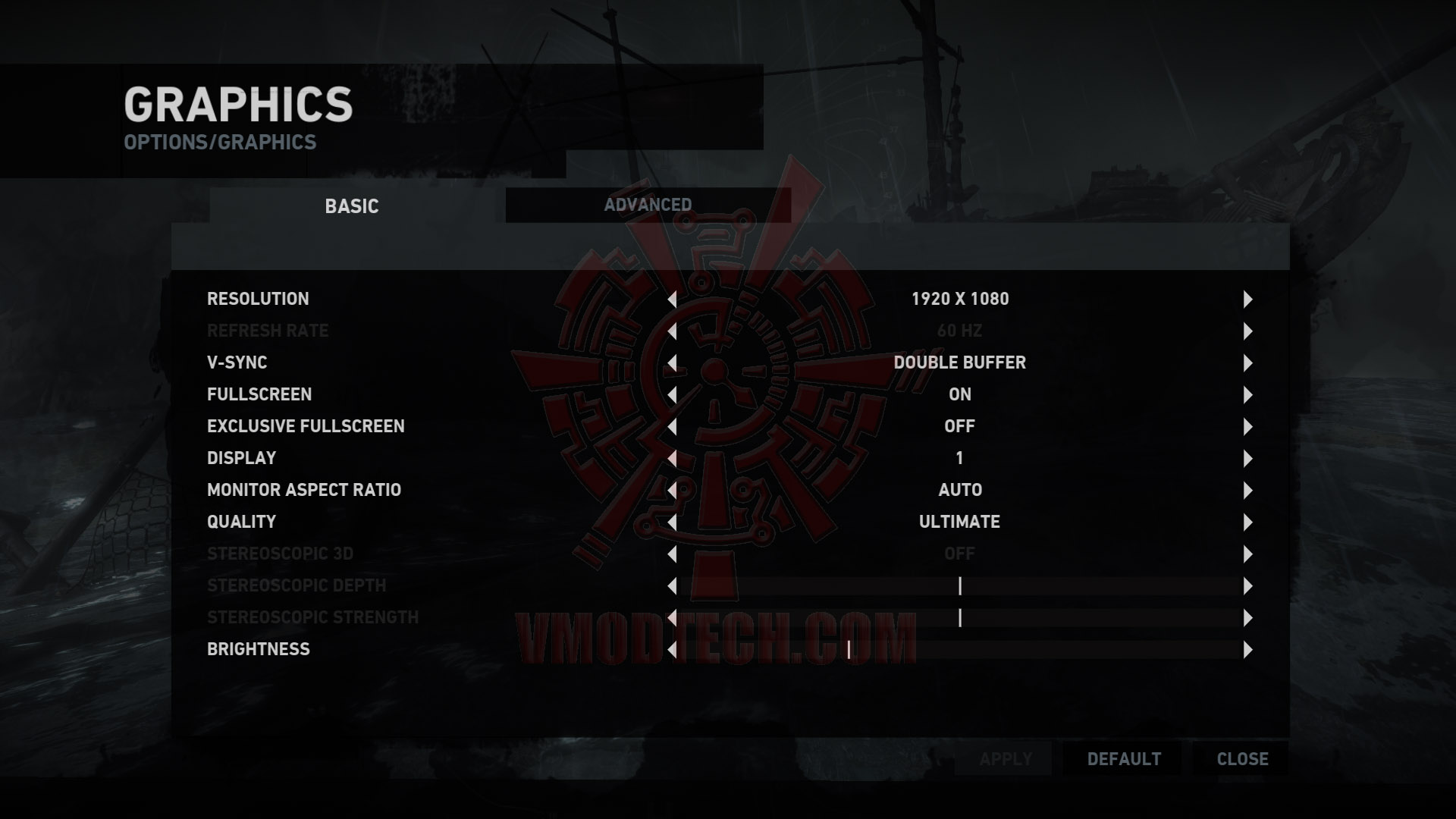This screenshot has width=1456, height=819.
Task: Select the Resolution setting row label
Action: point(258,299)
